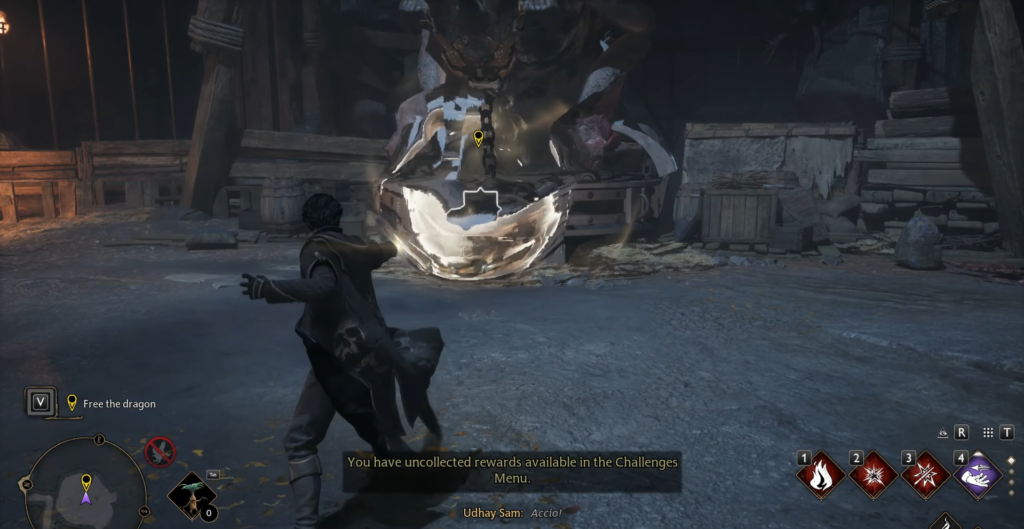Cast the purple Accio hand spell

(x=978, y=476)
